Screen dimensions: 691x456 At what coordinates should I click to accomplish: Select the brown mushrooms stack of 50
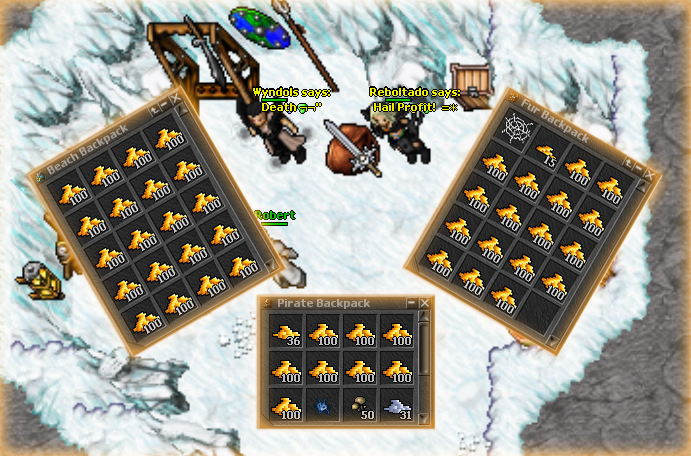[x=360, y=406]
